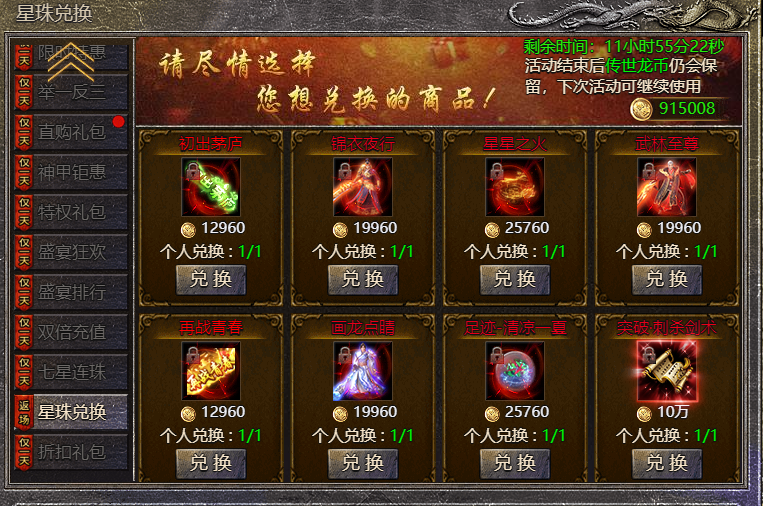763x506 pixels.
Task: Inspect the 画龙点睛 costume icon
Action: (363, 371)
